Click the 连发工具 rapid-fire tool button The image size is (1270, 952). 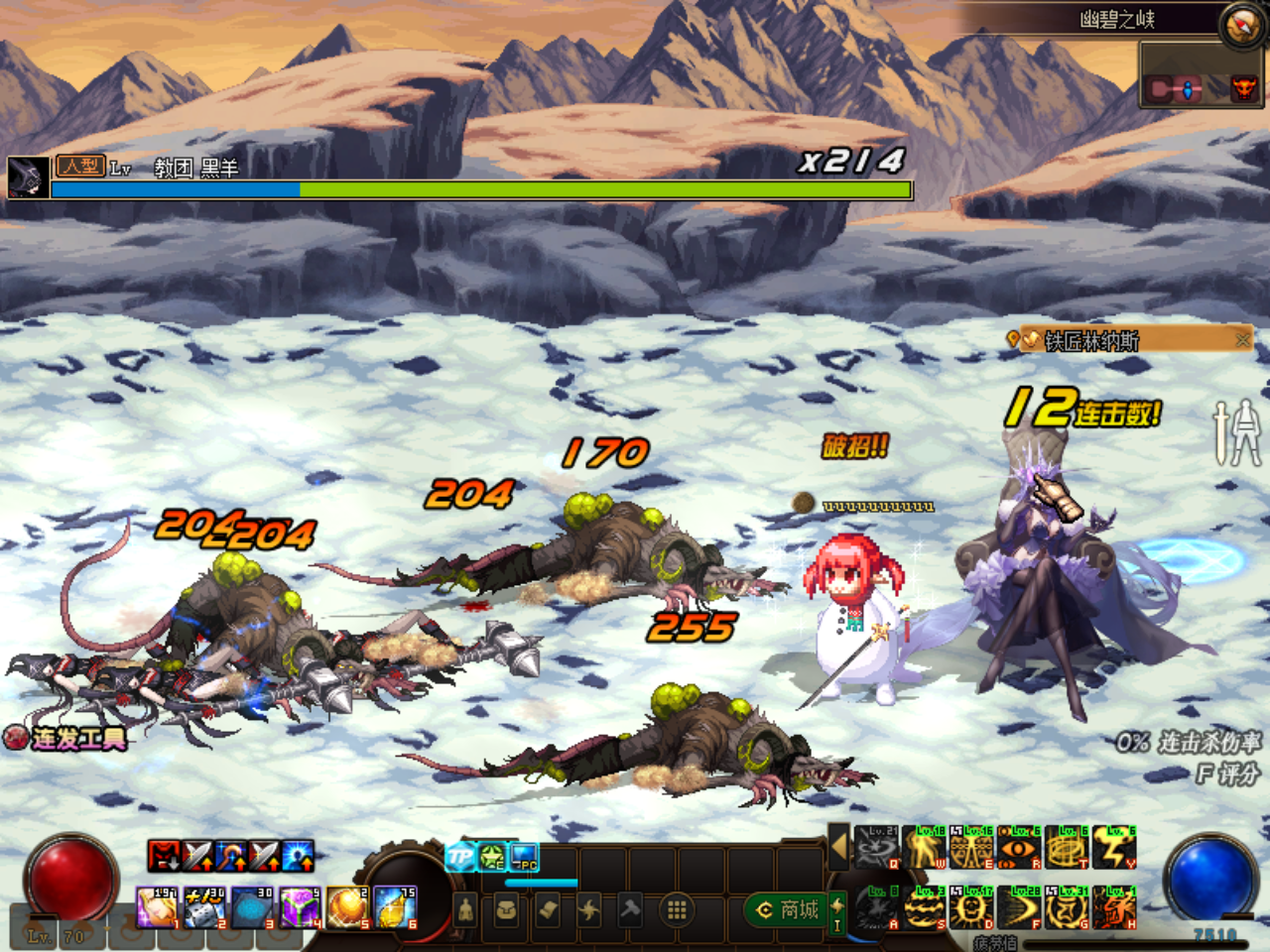tap(66, 738)
